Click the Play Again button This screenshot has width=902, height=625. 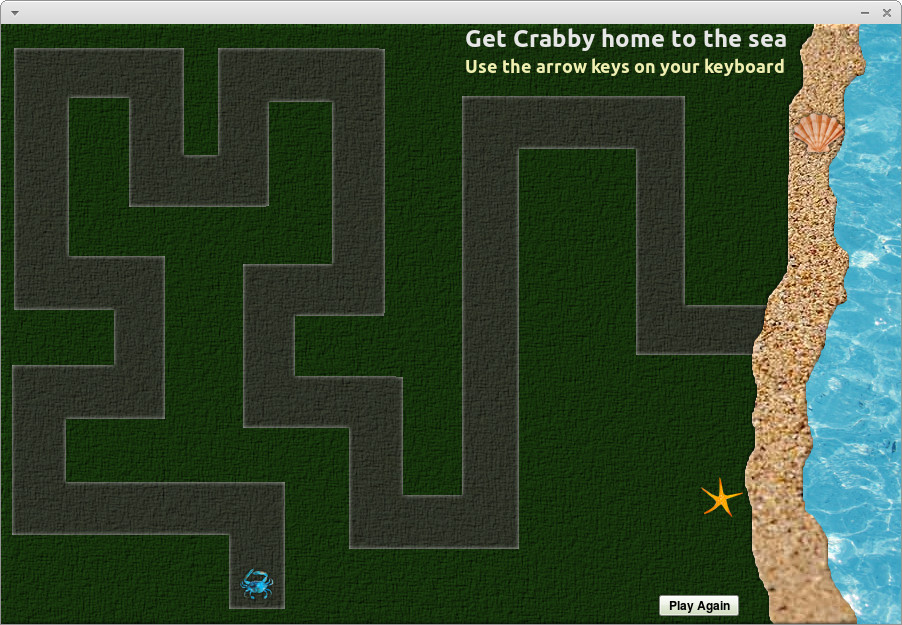point(699,605)
